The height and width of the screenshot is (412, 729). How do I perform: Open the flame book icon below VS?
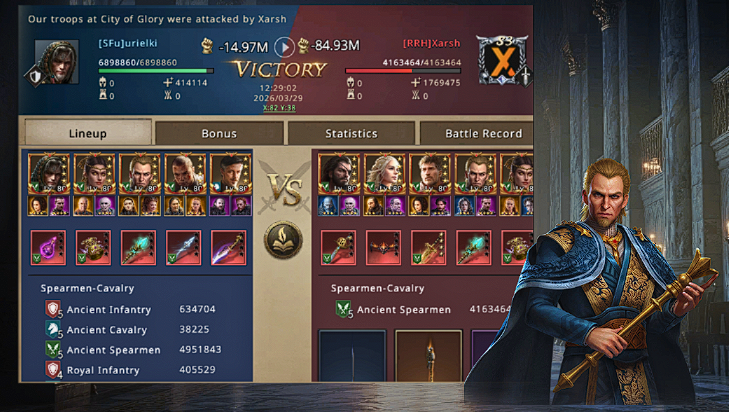click(x=284, y=240)
